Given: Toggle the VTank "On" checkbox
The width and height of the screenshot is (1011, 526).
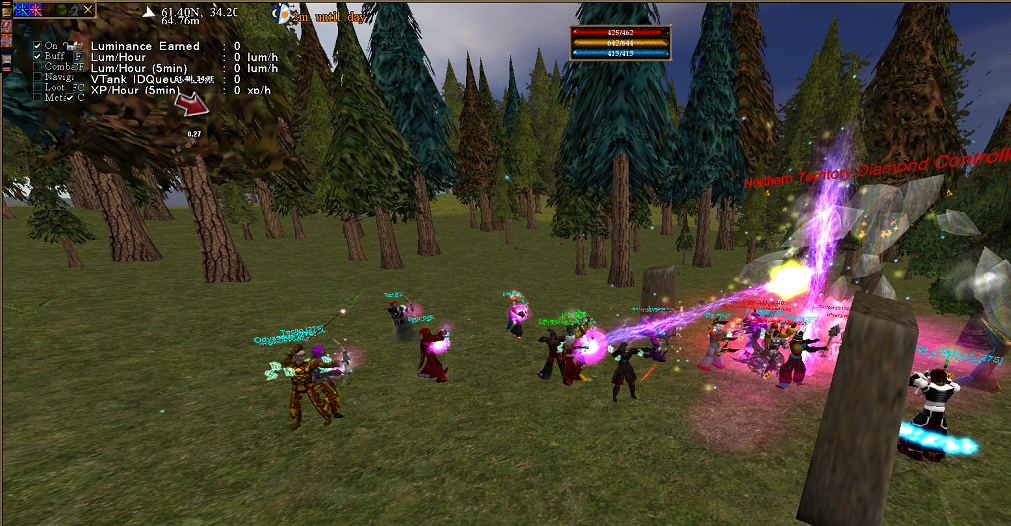Looking at the screenshot, I should pyautogui.click(x=37, y=46).
